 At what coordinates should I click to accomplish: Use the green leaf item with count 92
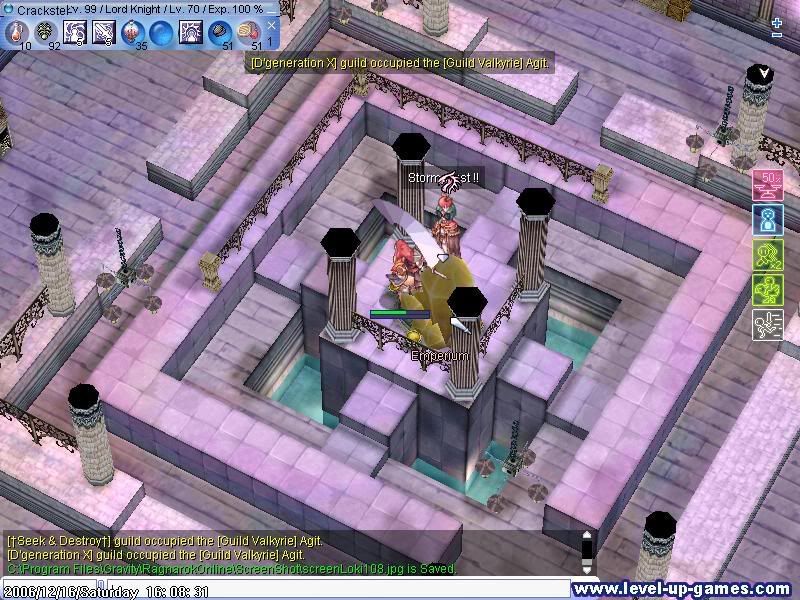(46, 32)
